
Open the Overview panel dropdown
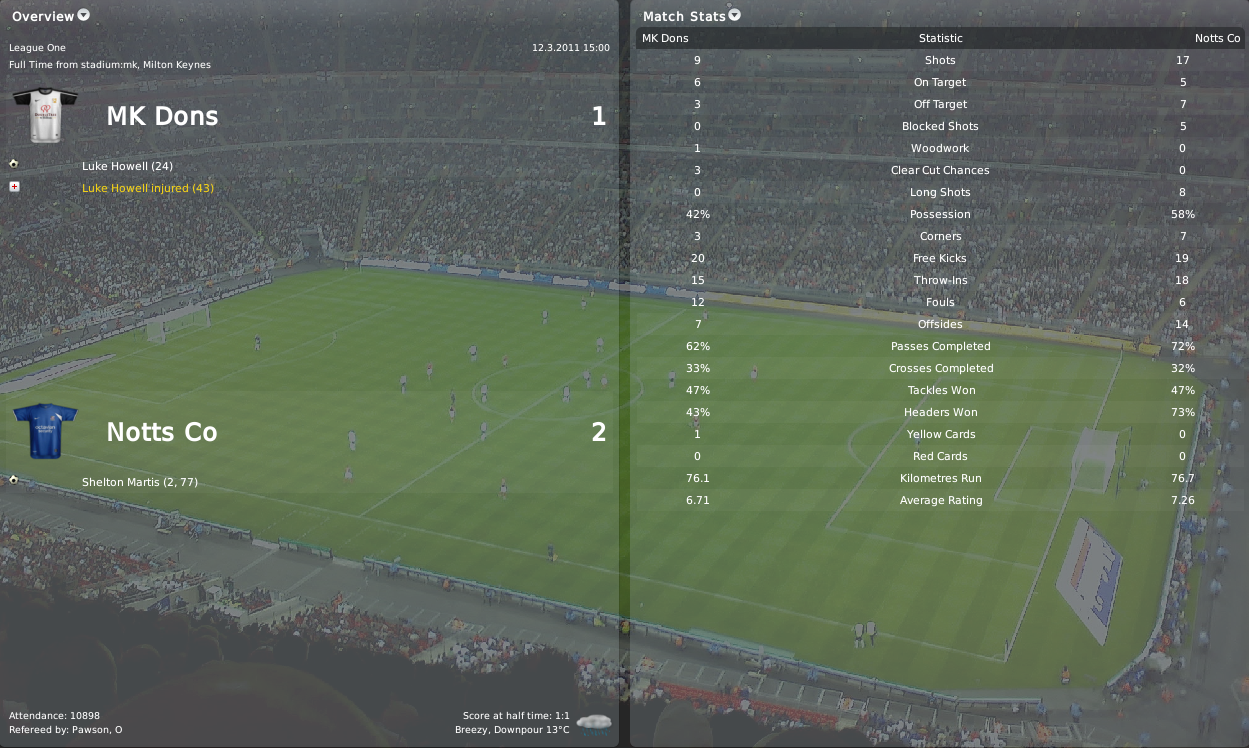tap(84, 15)
